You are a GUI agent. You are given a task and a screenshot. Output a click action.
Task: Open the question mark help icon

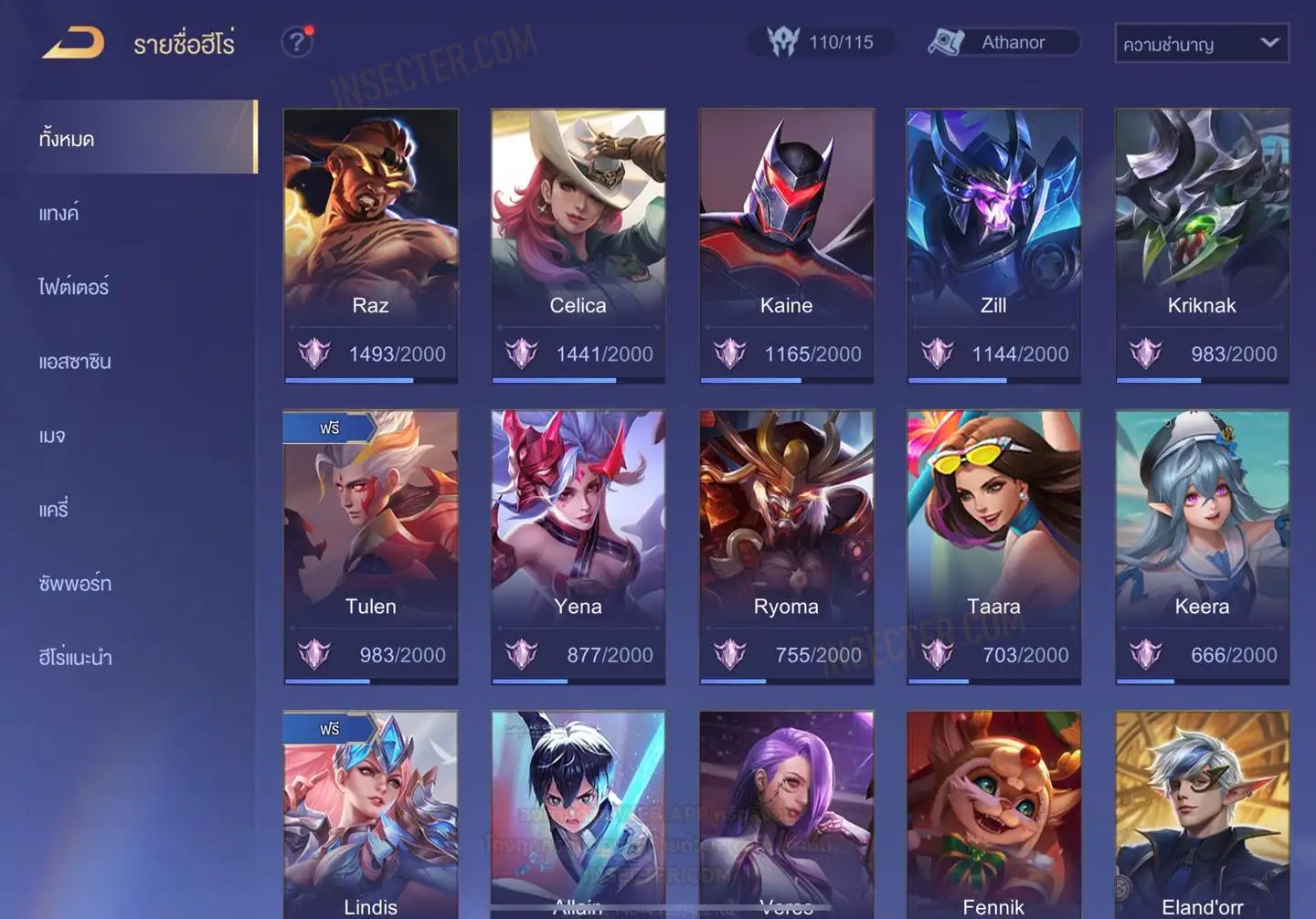[296, 42]
